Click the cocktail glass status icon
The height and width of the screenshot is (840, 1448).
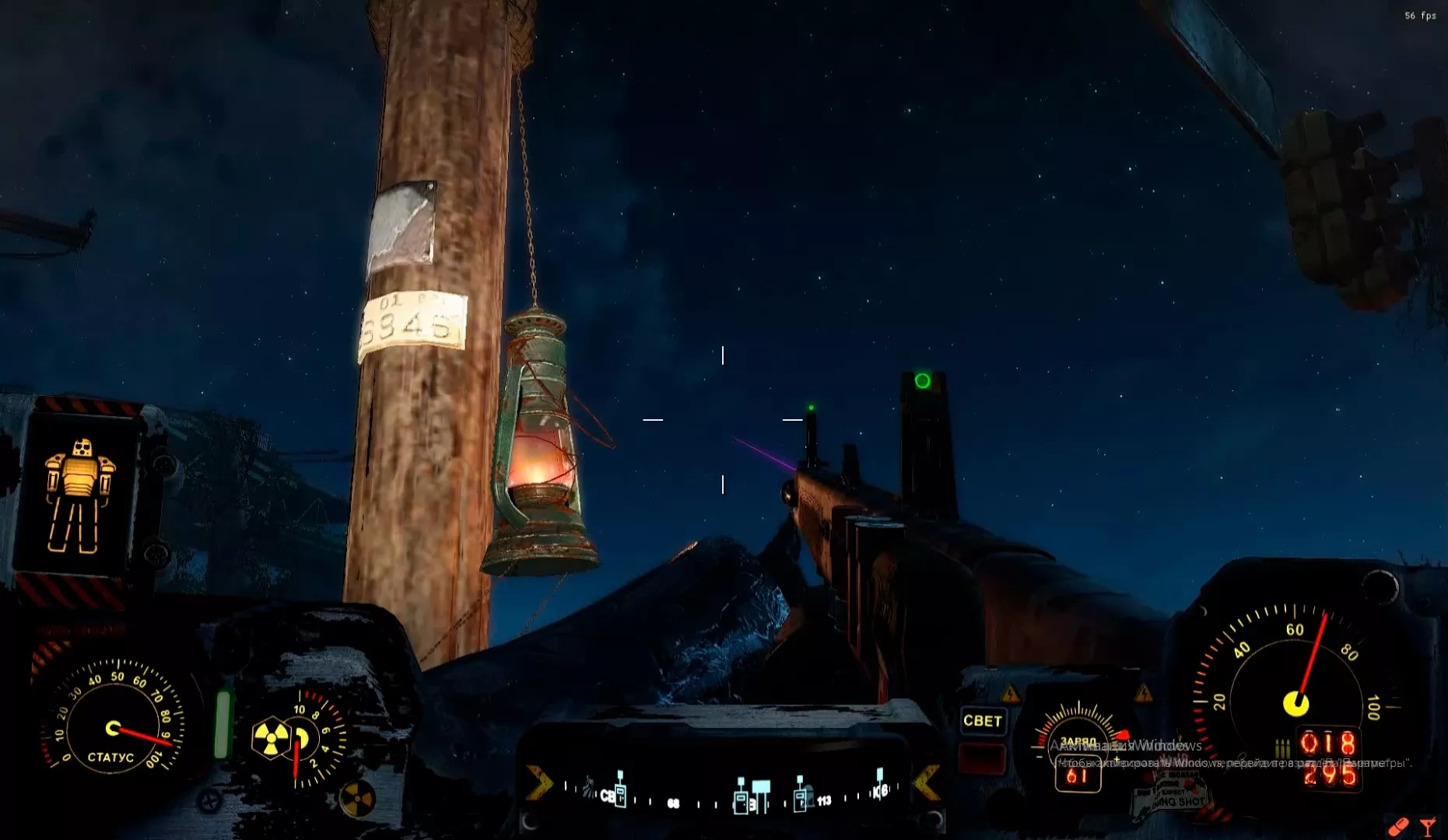click(1428, 827)
